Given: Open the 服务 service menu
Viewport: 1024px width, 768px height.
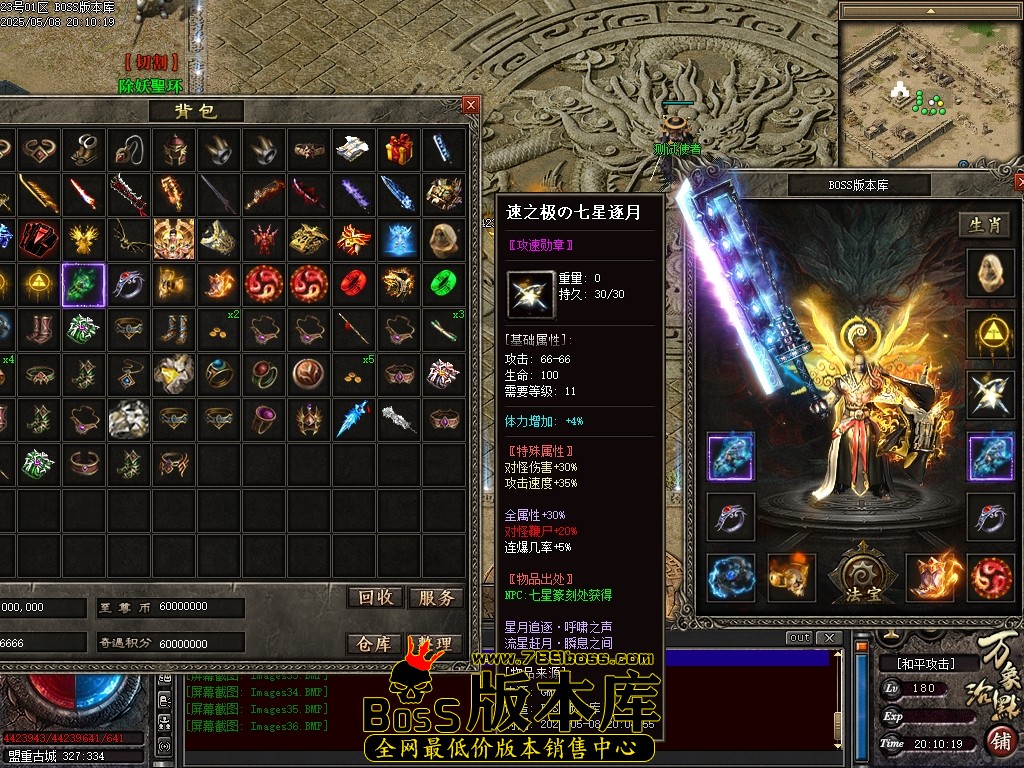Looking at the screenshot, I should [436, 597].
